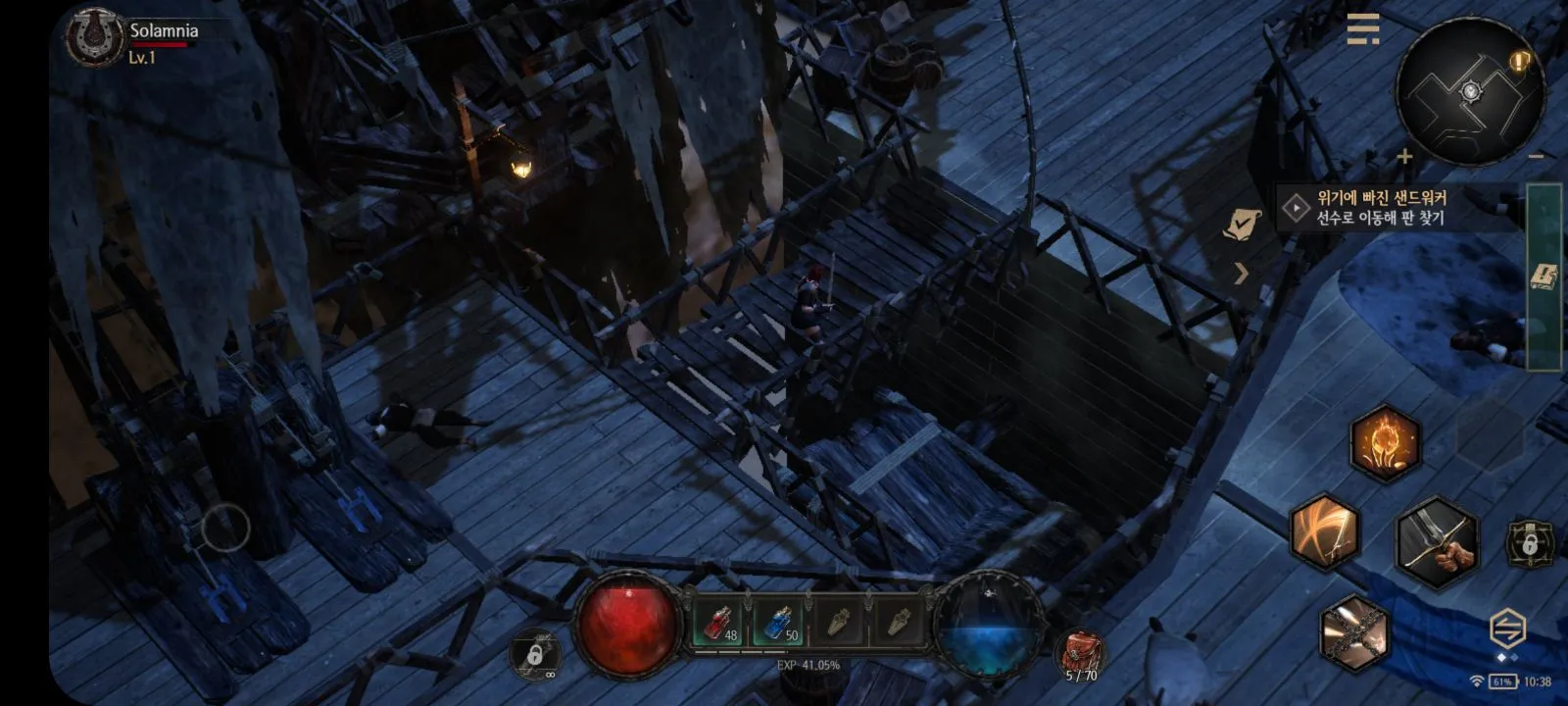Open the circular minimap

1469,91
